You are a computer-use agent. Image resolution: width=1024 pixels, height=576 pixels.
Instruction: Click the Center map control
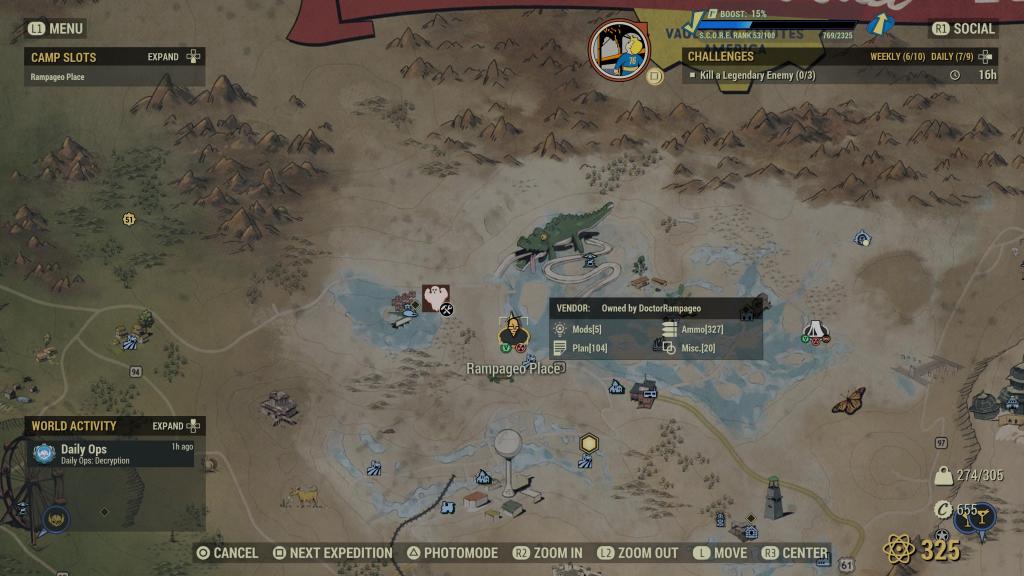click(794, 553)
